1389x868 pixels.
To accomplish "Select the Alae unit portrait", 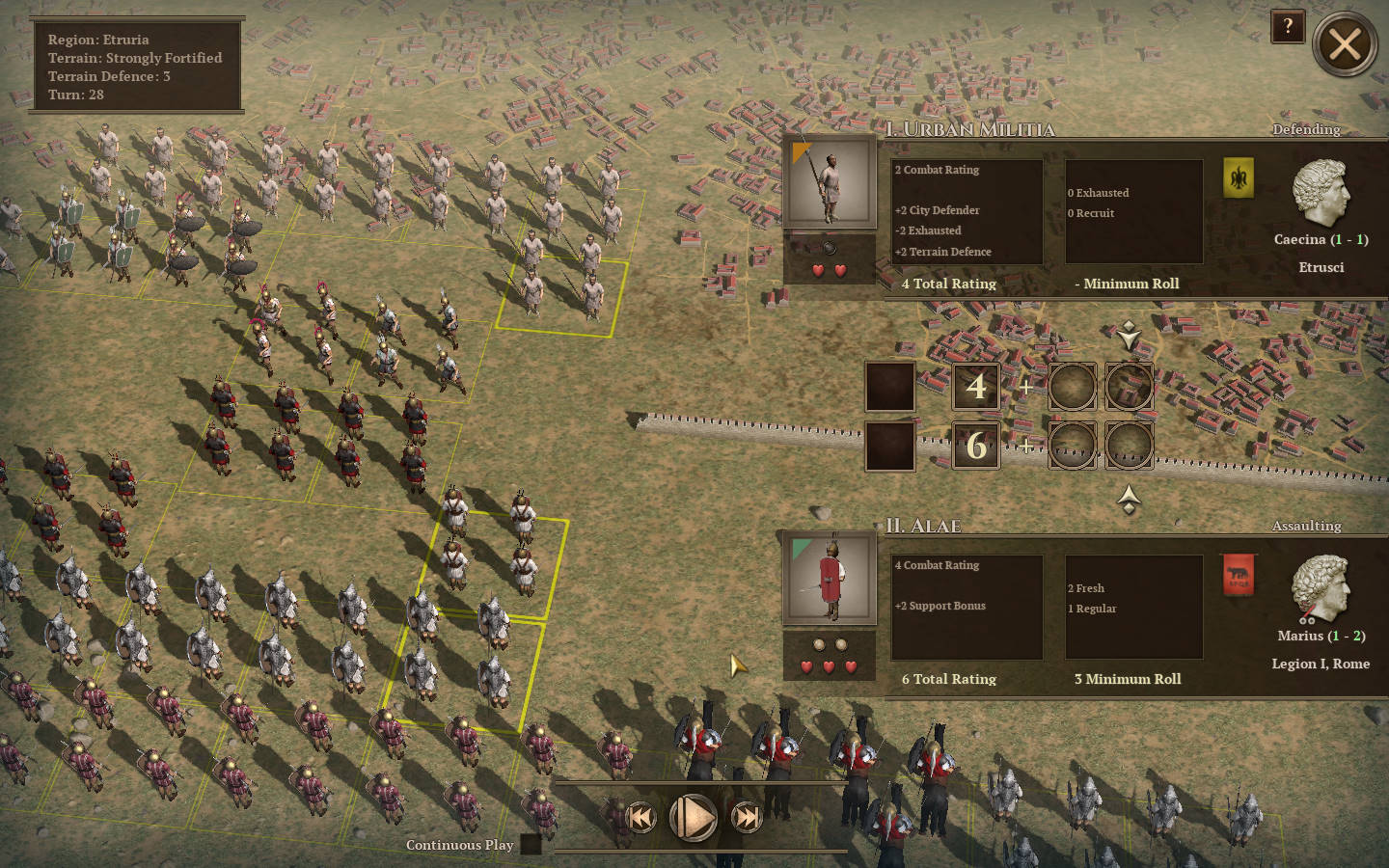I will (x=830, y=579).
